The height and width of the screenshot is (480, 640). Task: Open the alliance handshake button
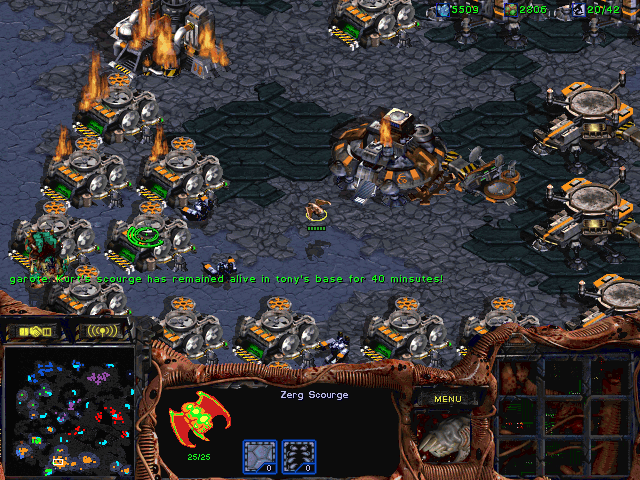pyautogui.click(x=35, y=331)
